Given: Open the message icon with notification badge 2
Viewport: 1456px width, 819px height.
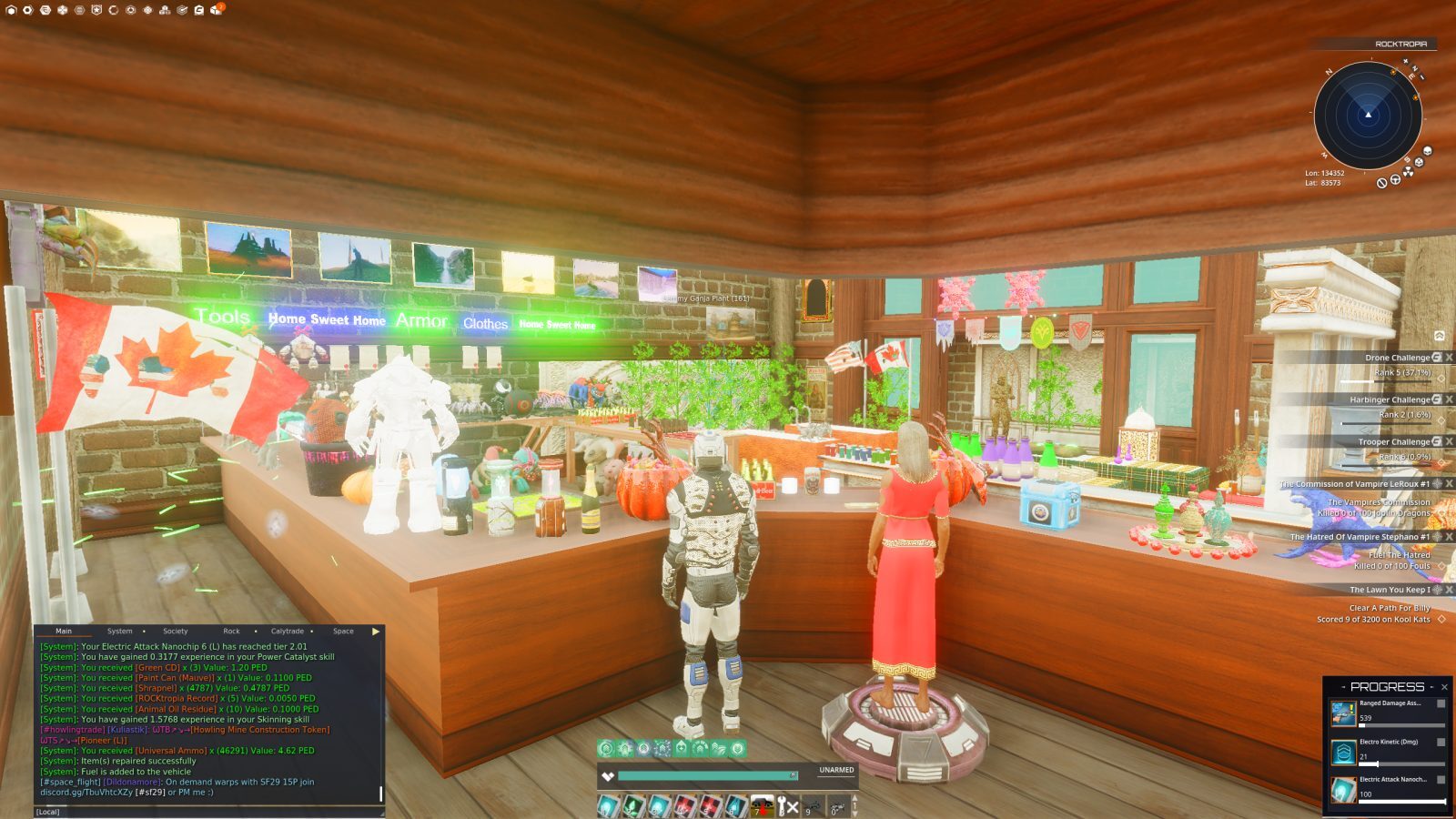Looking at the screenshot, I should (x=215, y=10).
